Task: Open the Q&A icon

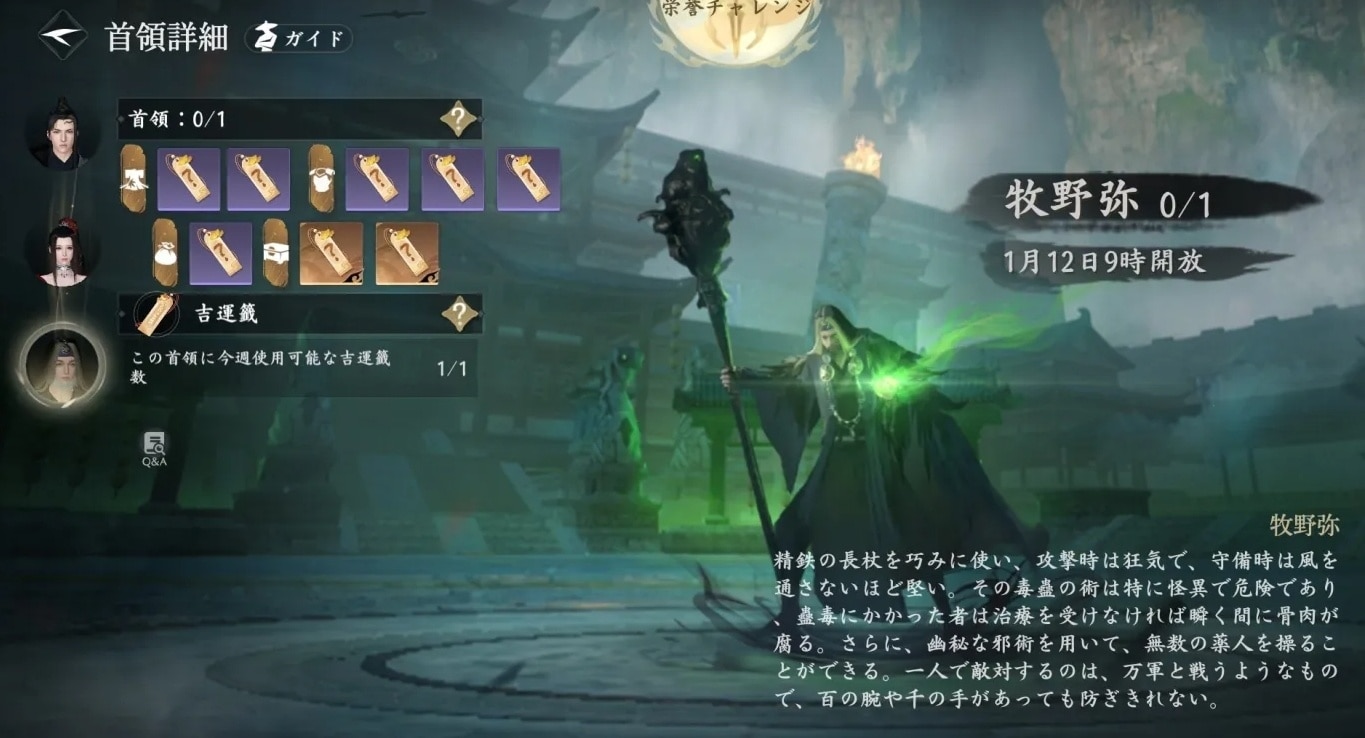Action: click(x=154, y=448)
